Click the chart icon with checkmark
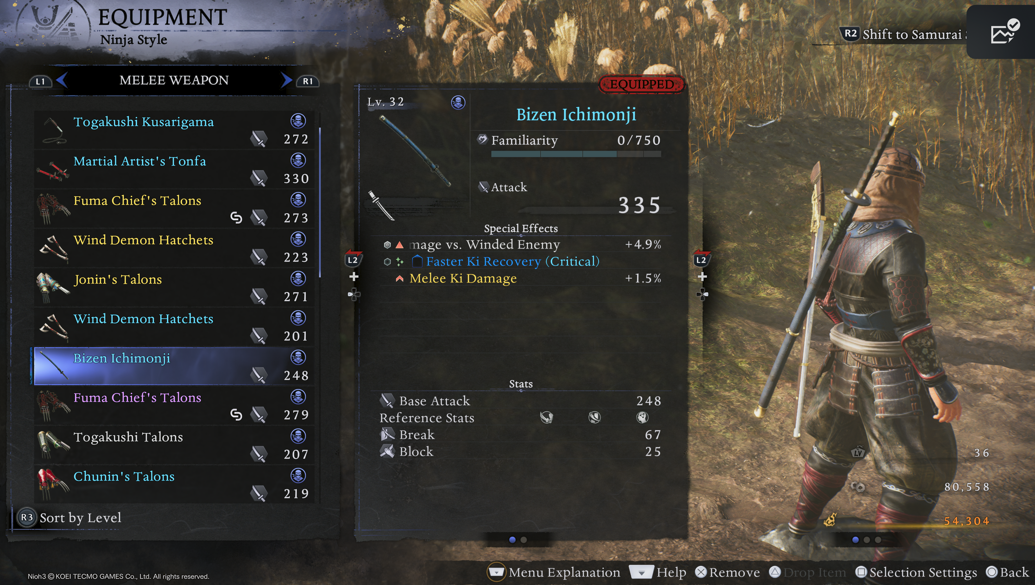The width and height of the screenshot is (1035, 585). tap(1002, 32)
